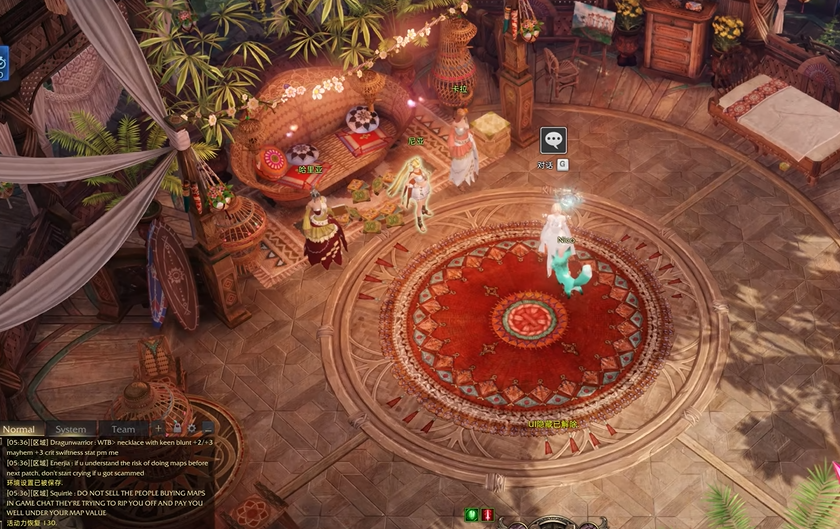840x529 pixels.
Task: Select the green shield buff icon
Action: [x=471, y=515]
